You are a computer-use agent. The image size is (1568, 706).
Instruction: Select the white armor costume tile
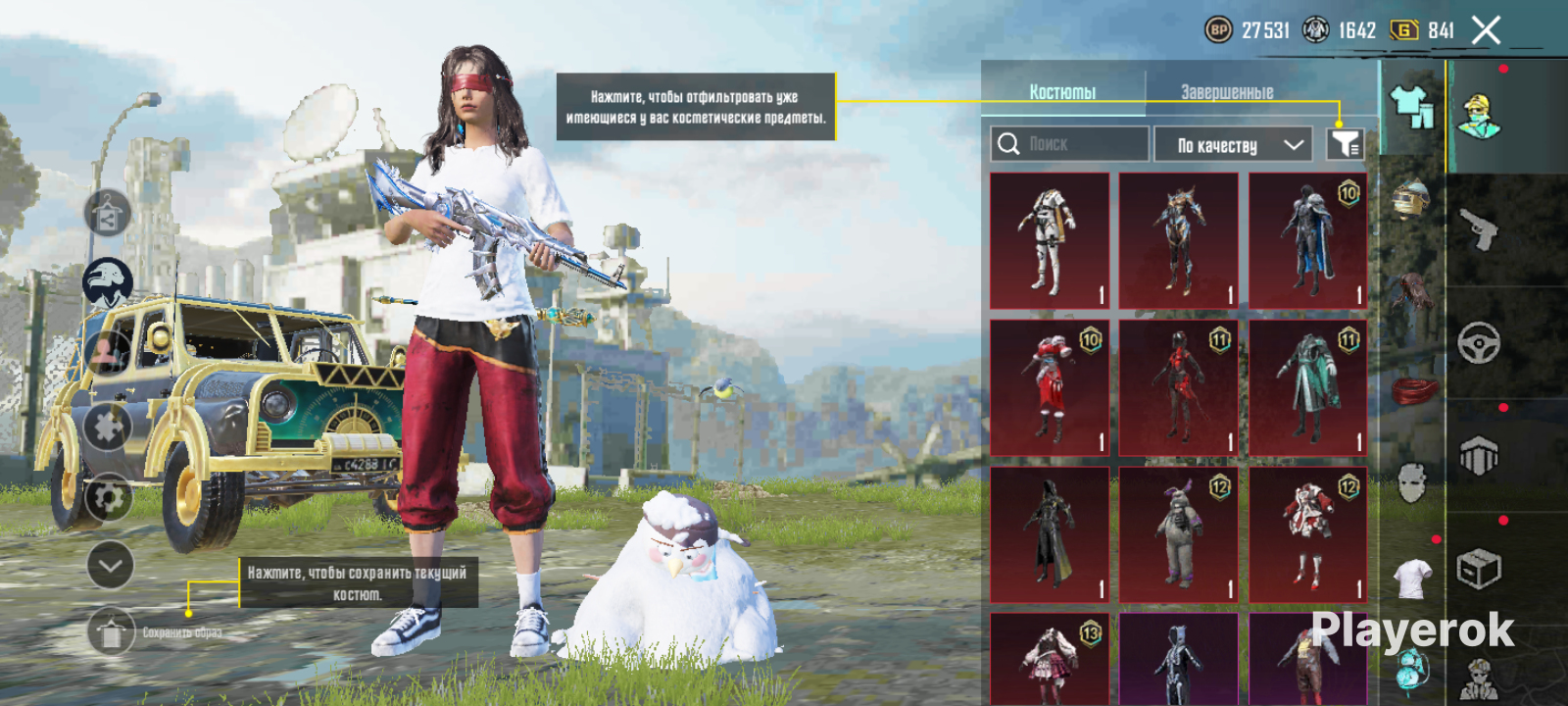tap(1050, 240)
